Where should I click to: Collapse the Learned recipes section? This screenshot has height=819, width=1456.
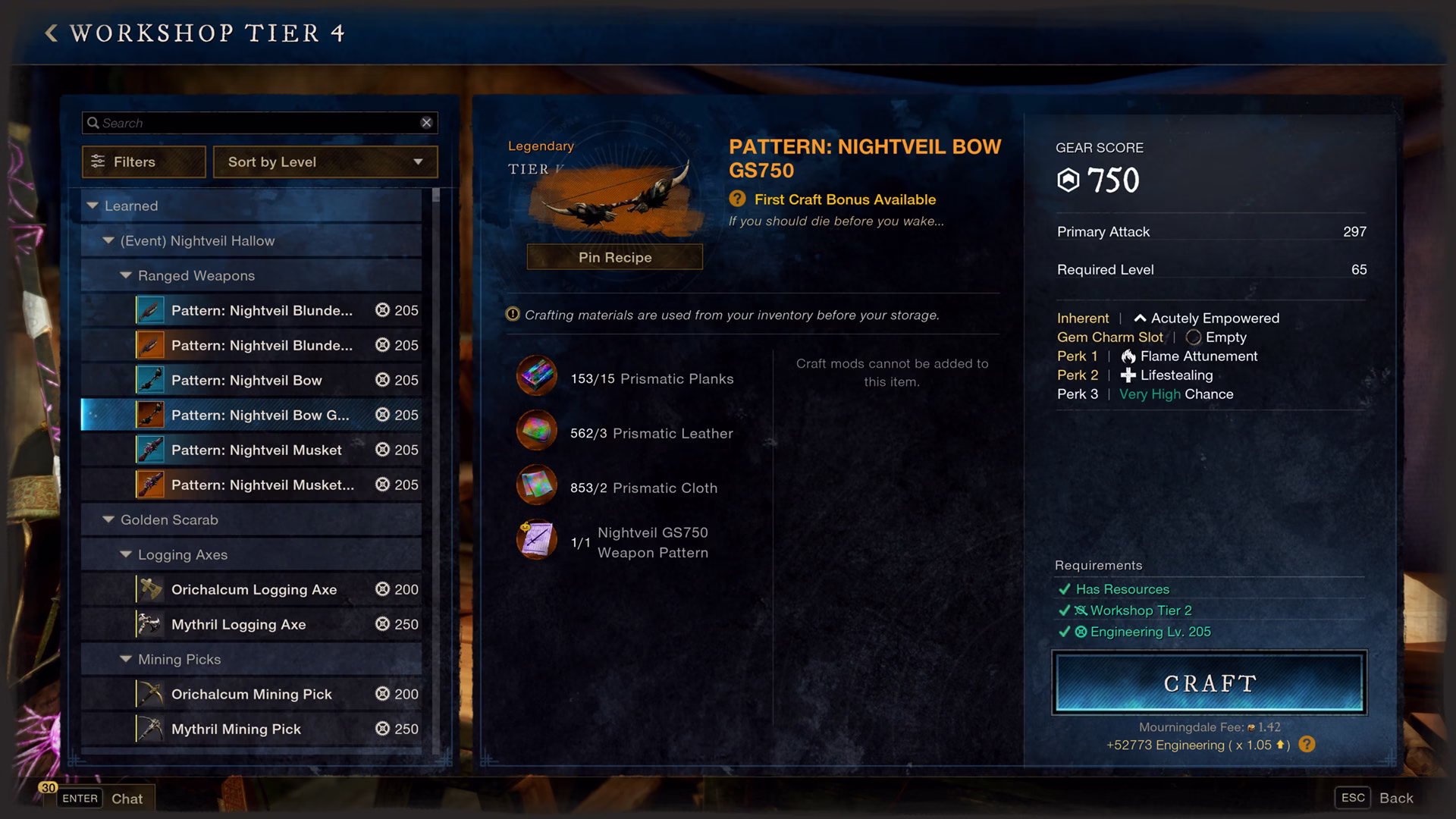pyautogui.click(x=93, y=206)
